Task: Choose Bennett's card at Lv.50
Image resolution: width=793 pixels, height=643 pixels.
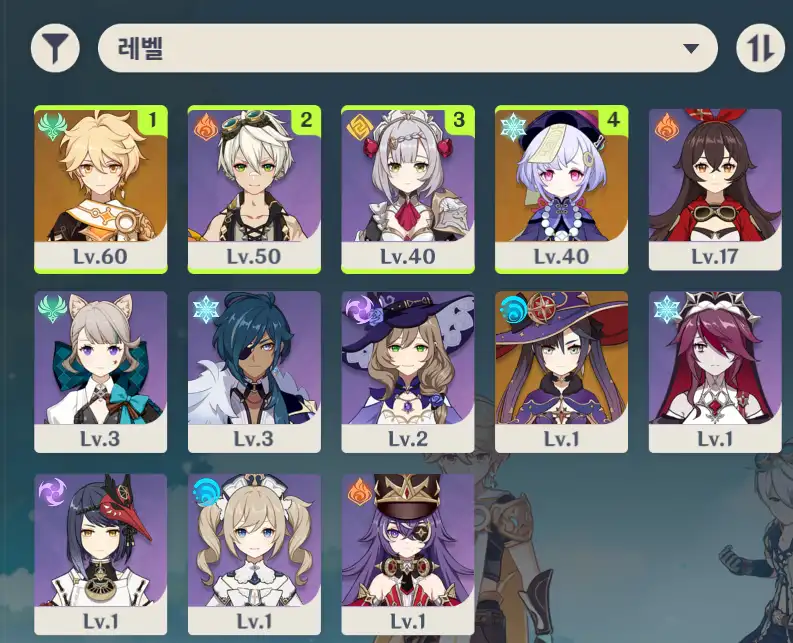Action: [254, 188]
